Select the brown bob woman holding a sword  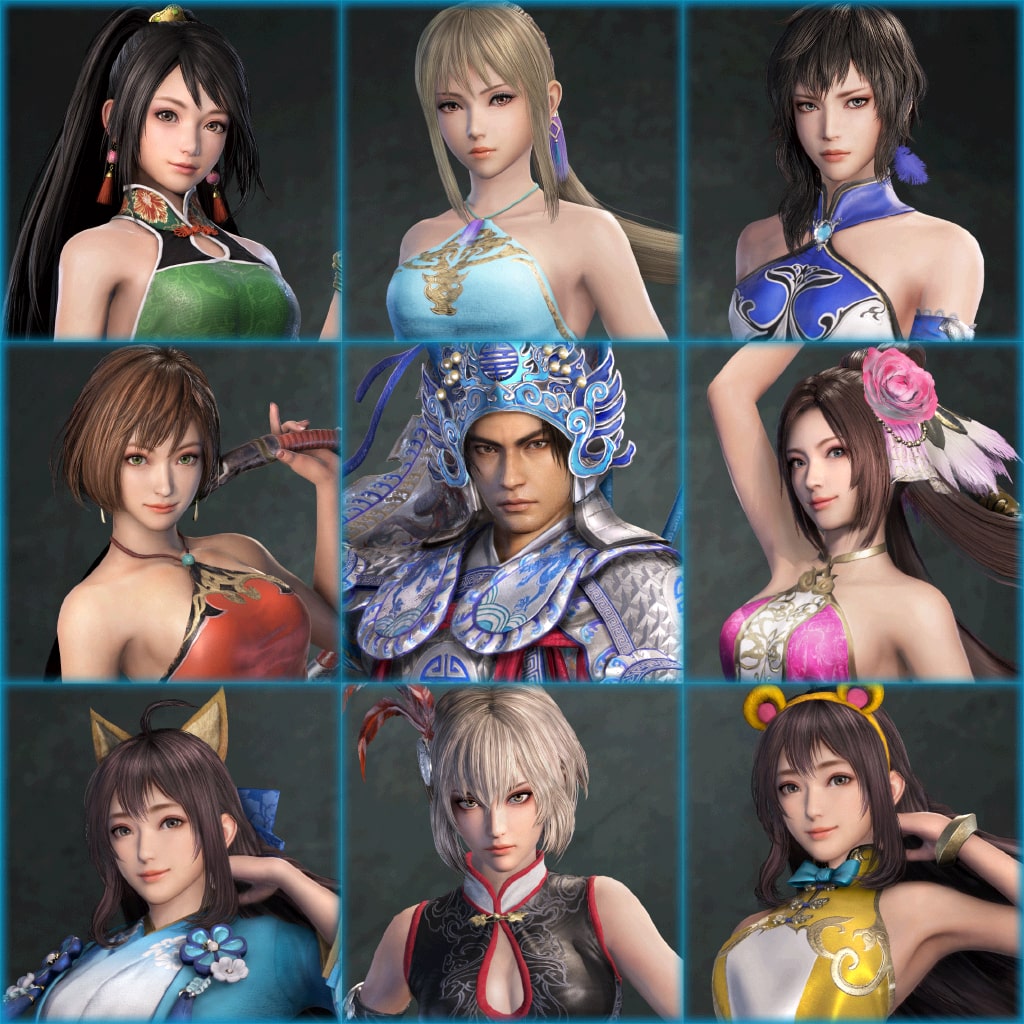pyautogui.click(x=172, y=512)
